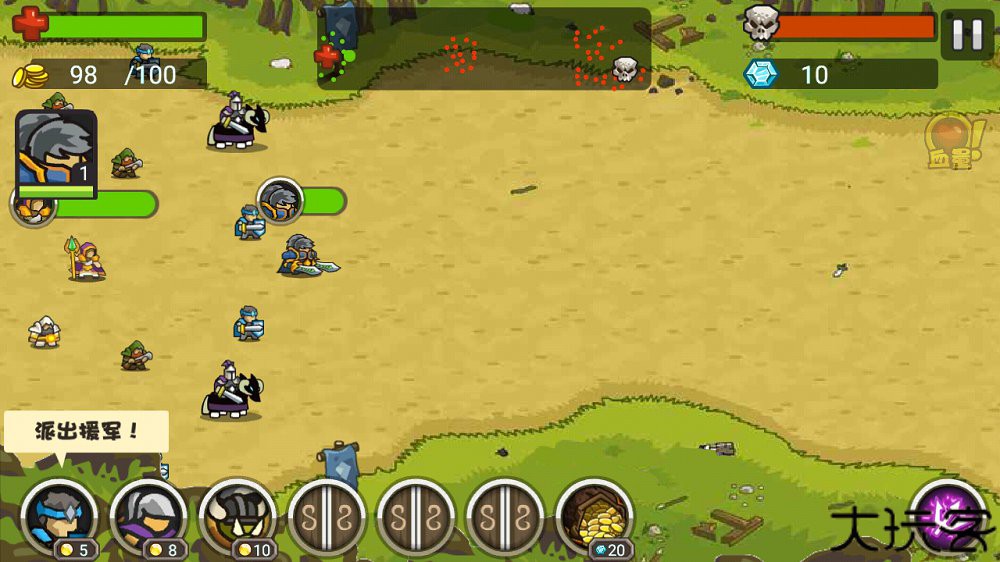Select the armored knight hero portrait
The height and width of the screenshot is (562, 1000).
pos(56,152)
